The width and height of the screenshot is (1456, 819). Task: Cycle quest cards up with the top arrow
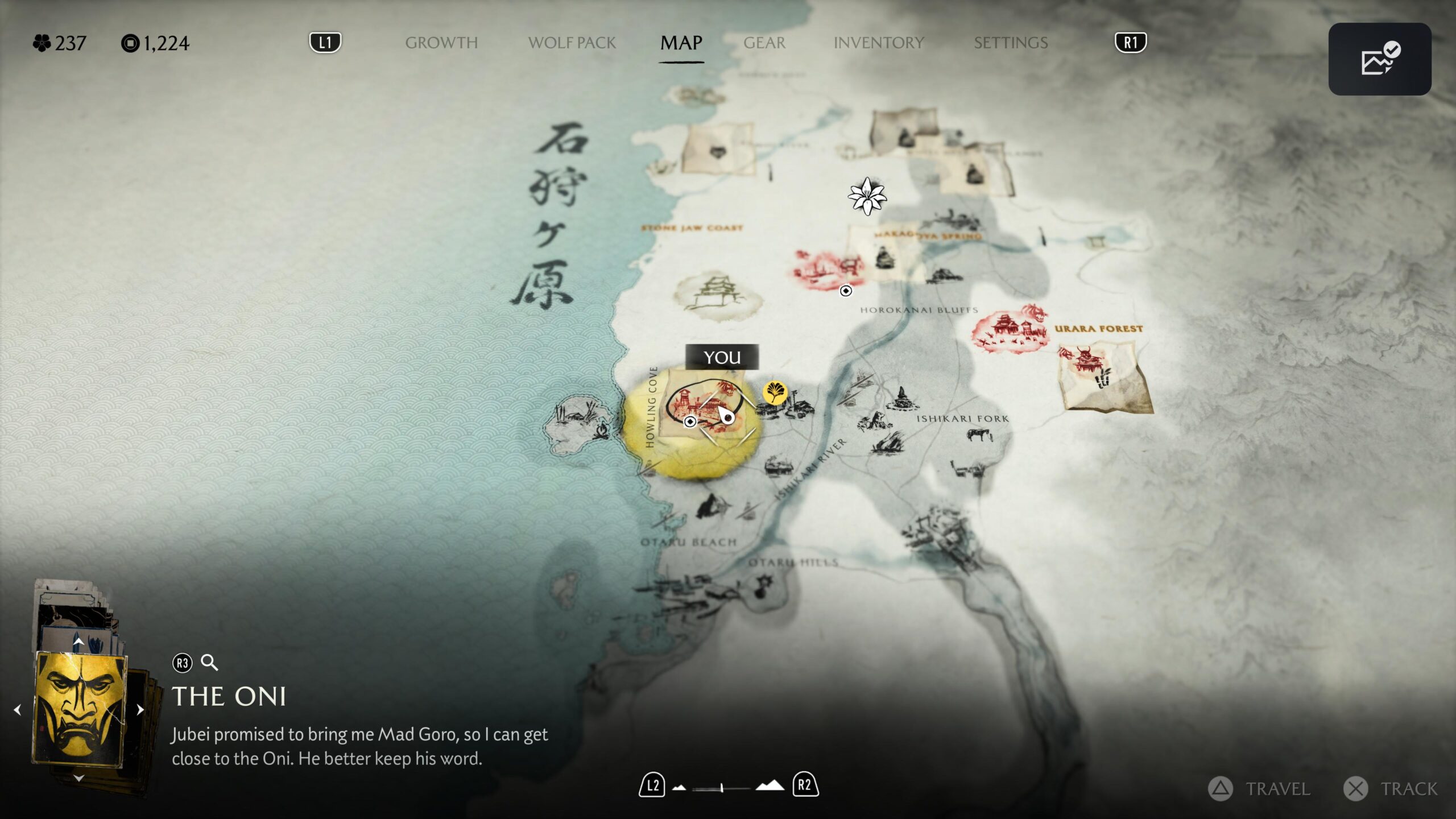pos(78,642)
